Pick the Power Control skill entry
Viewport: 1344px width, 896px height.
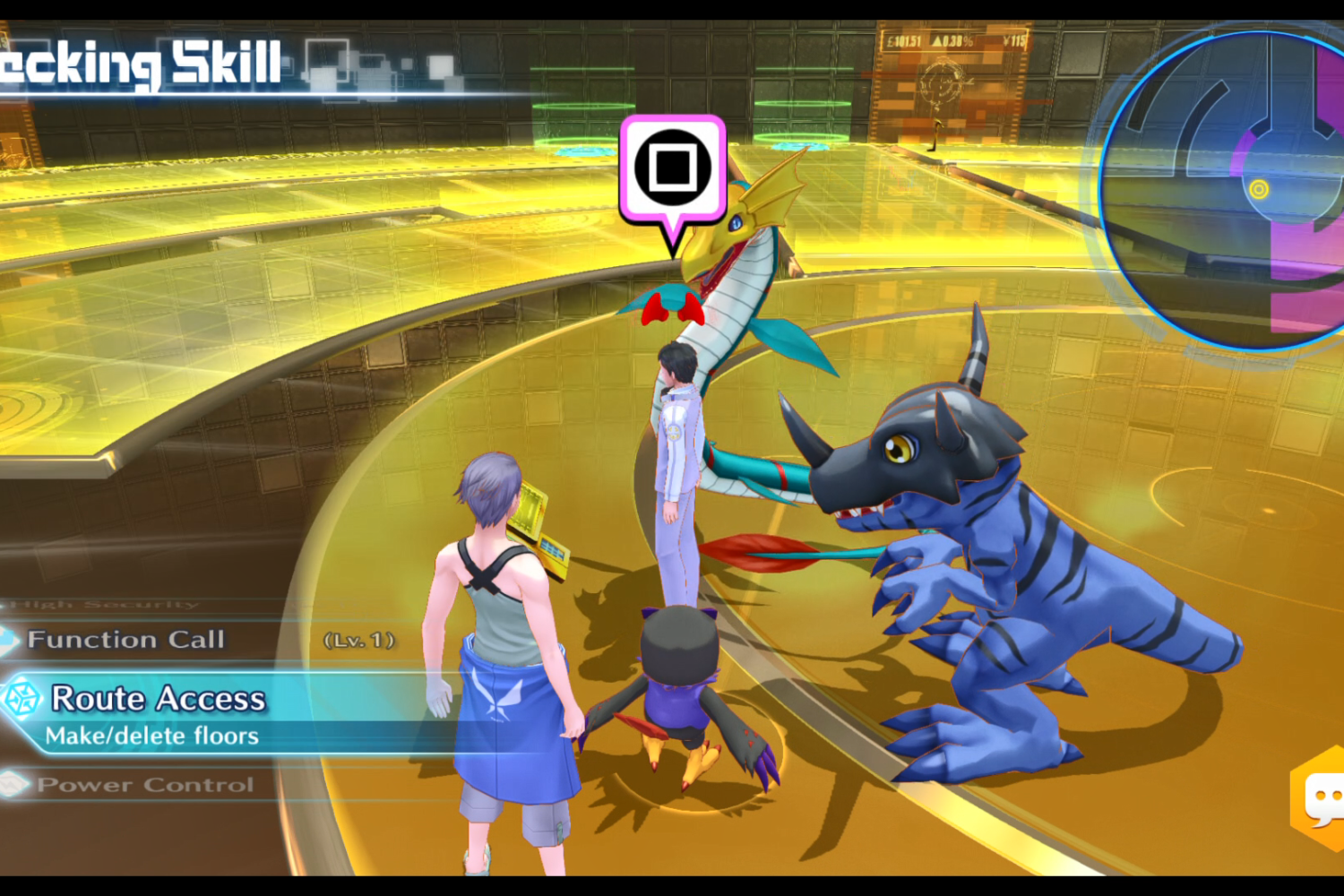[x=145, y=785]
